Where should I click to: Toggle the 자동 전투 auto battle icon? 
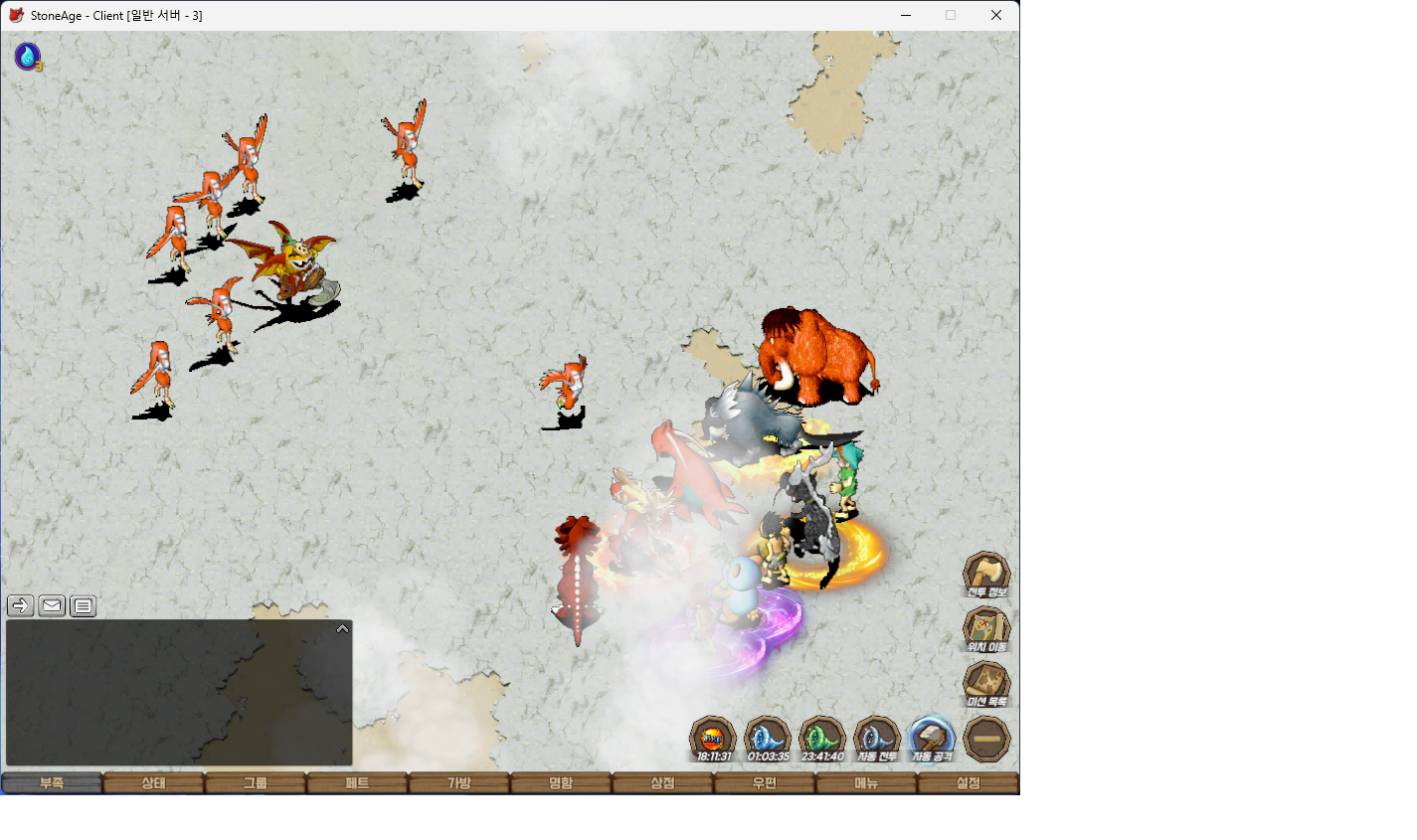click(x=877, y=739)
